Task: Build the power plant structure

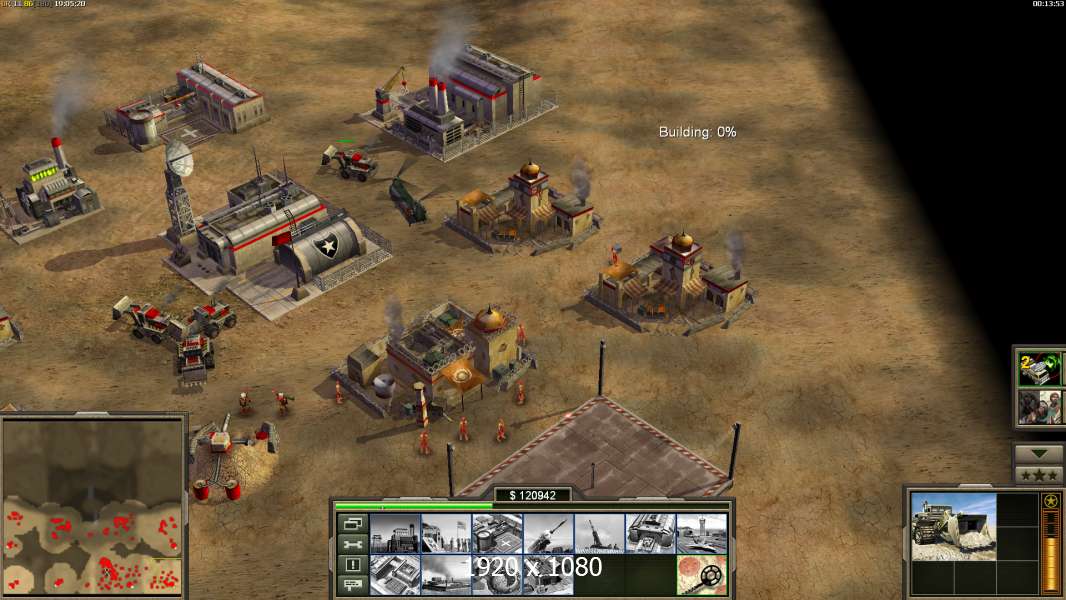Action: pos(395,533)
